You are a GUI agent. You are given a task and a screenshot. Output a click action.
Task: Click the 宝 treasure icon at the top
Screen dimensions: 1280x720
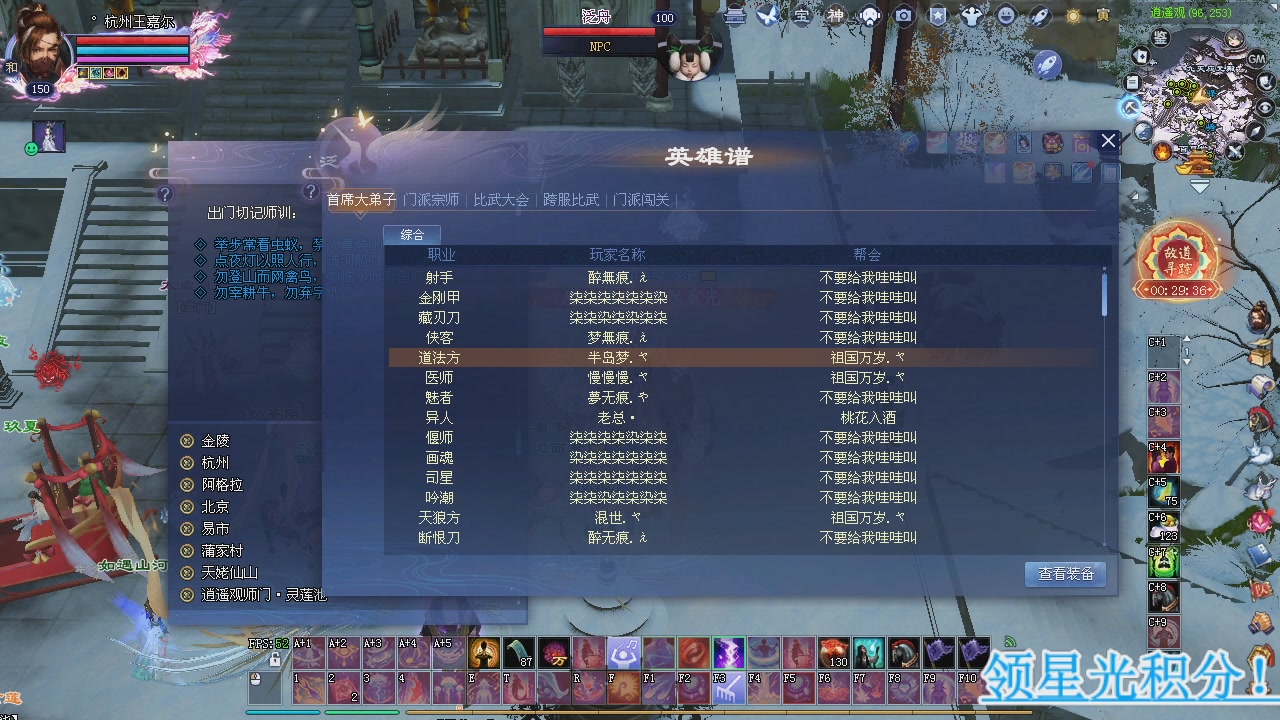pos(800,16)
